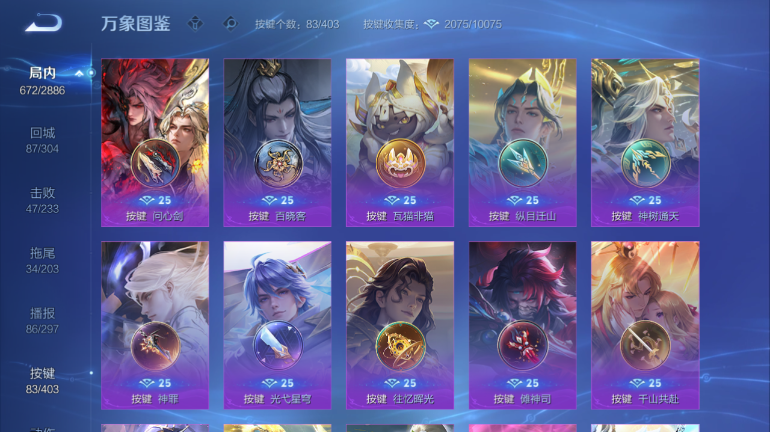Choose the 按键 tab in sidebar
Screen dimensions: 770x432
[42, 380]
